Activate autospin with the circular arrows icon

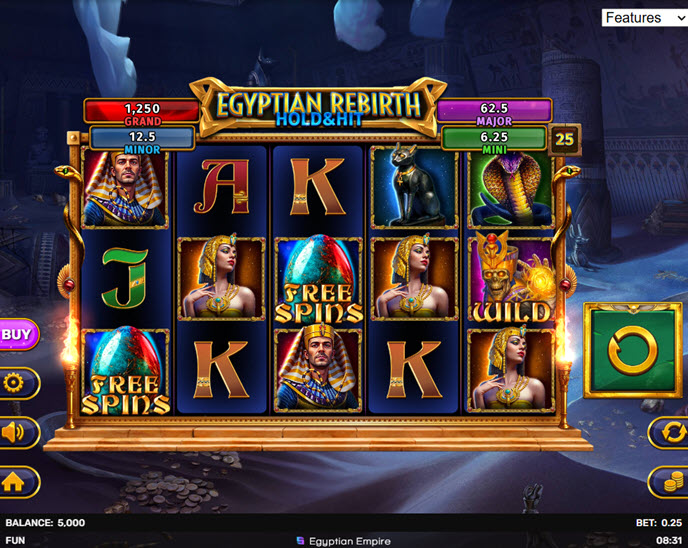click(x=668, y=432)
